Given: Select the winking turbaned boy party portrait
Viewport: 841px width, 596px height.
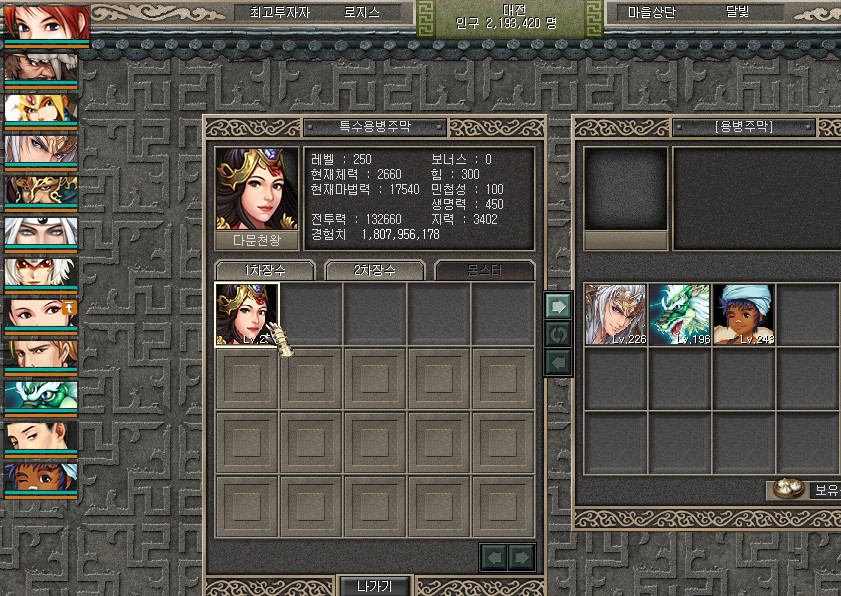Looking at the screenshot, I should pyautogui.click(x=41, y=478).
